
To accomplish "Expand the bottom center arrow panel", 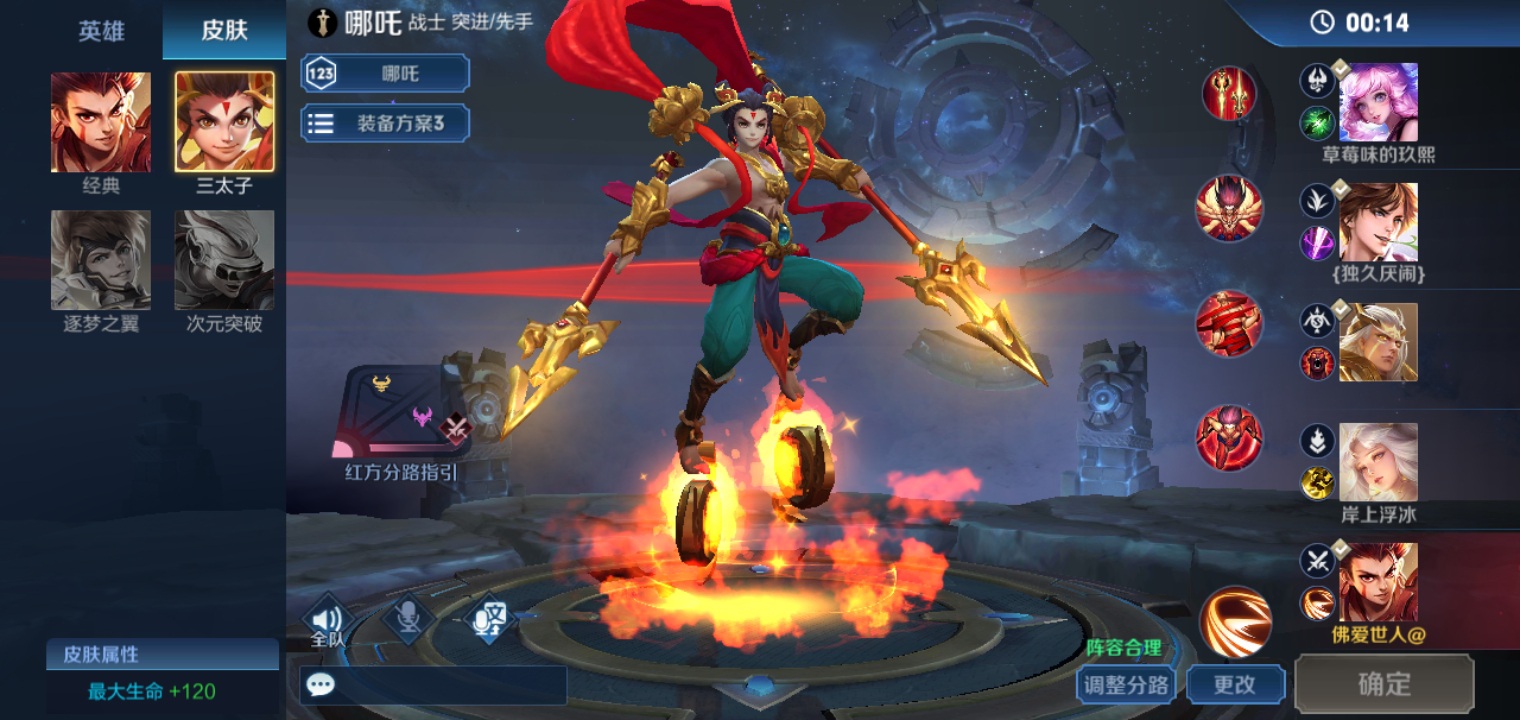I will pyautogui.click(x=760, y=687).
